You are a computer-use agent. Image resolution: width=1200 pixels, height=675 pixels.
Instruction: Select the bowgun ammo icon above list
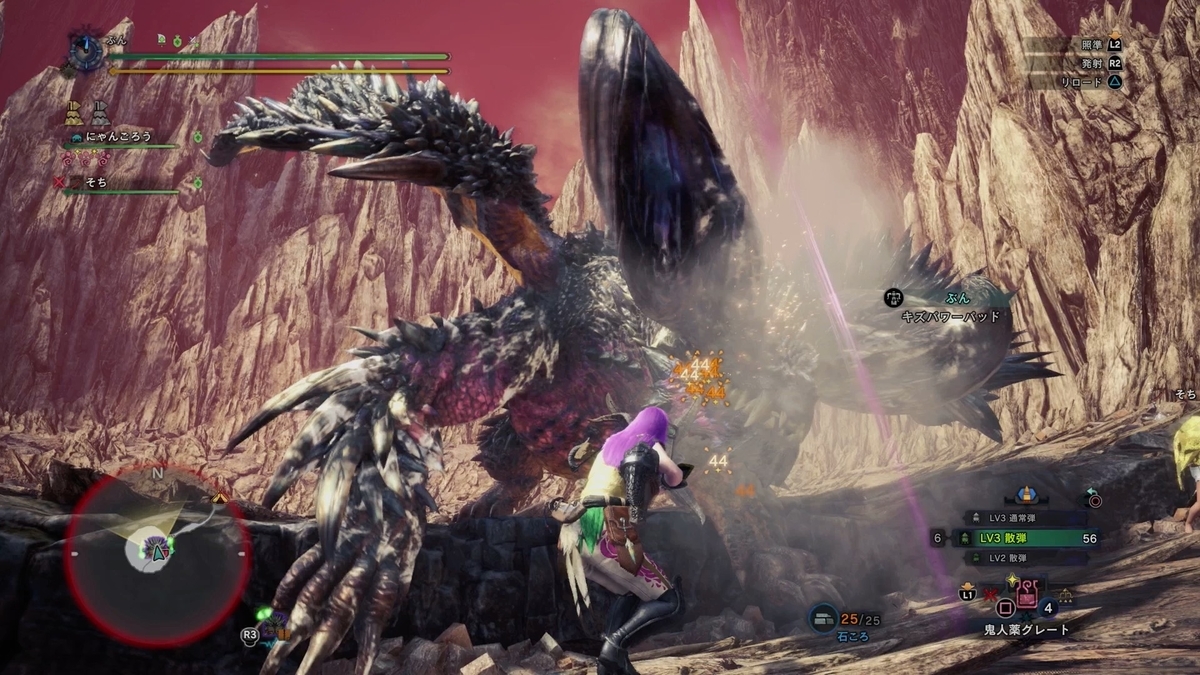point(1024,493)
